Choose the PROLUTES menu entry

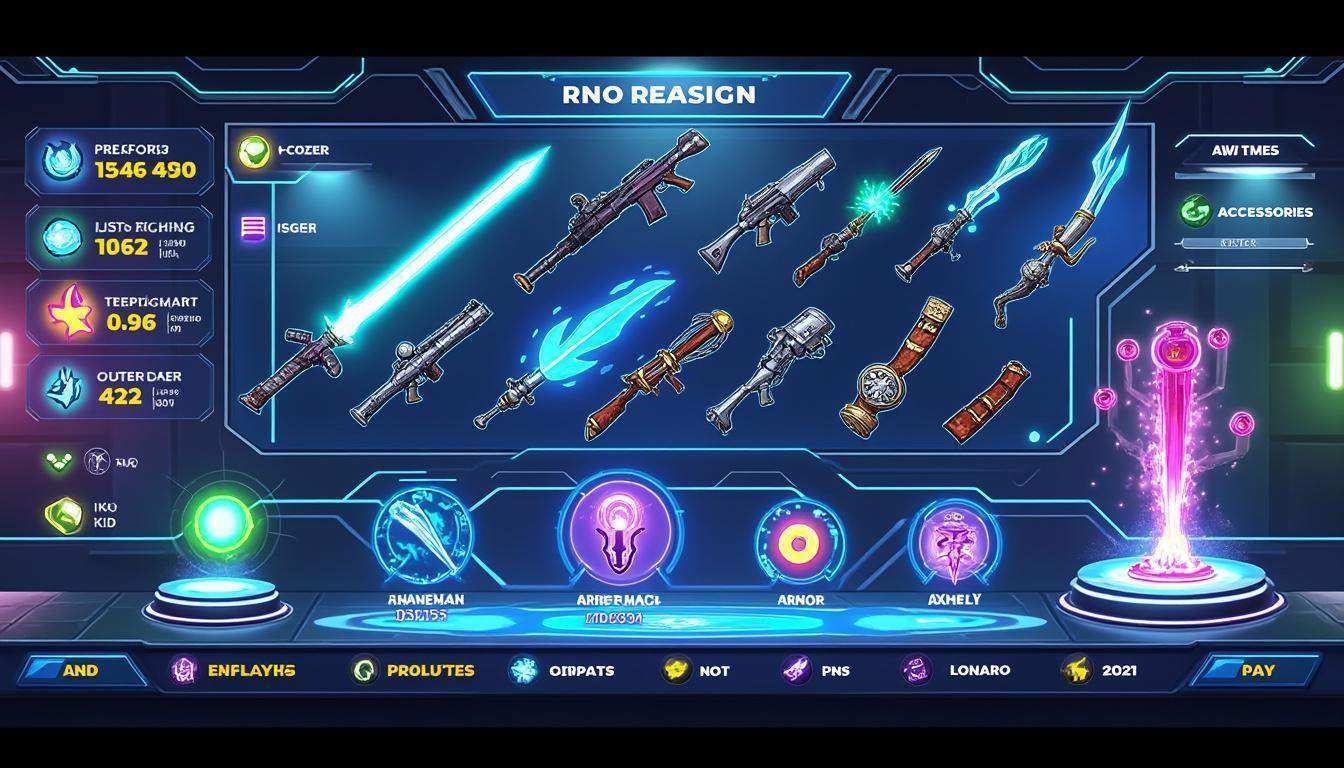click(414, 670)
